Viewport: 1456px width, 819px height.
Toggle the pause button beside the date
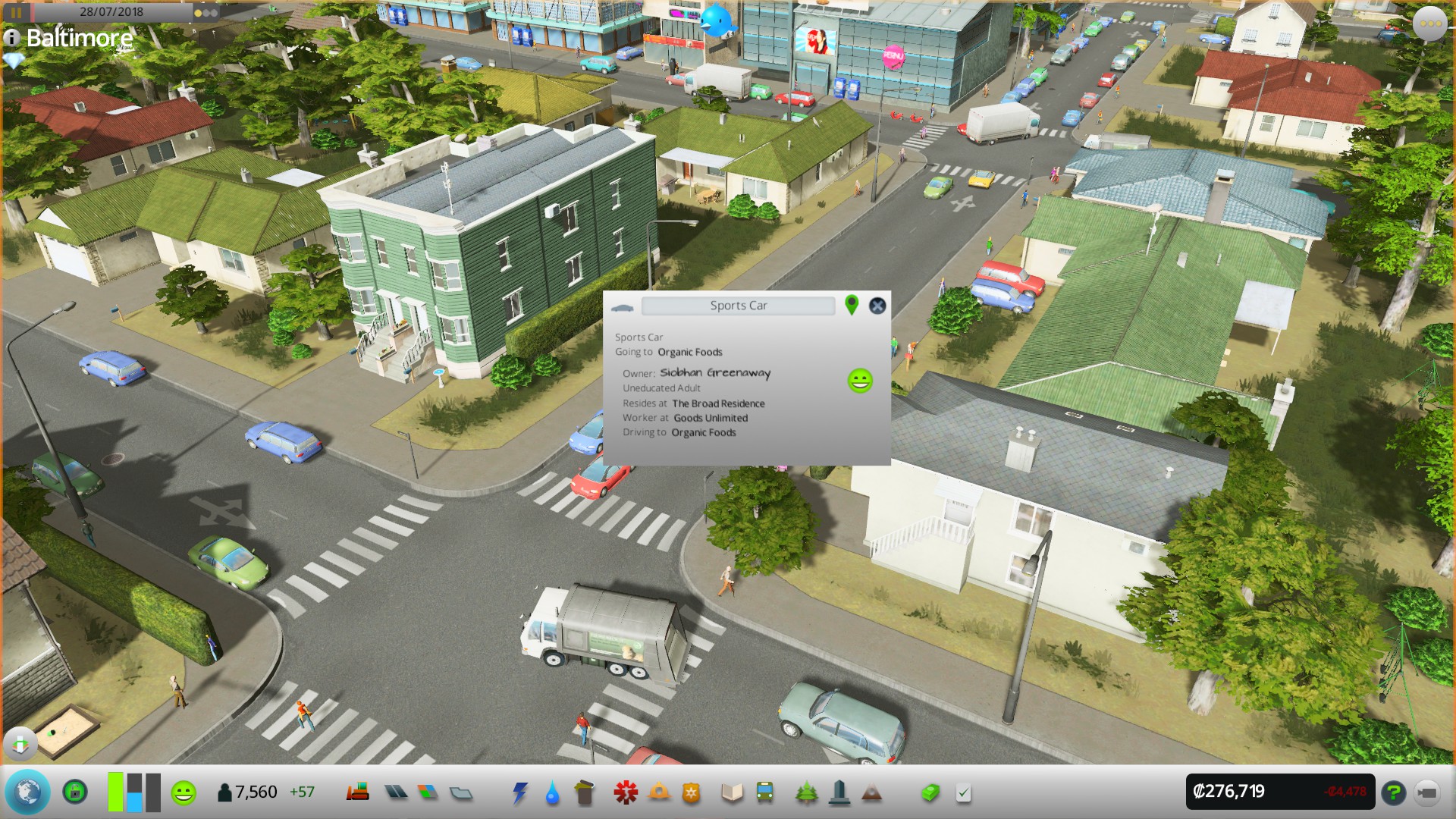[16, 12]
